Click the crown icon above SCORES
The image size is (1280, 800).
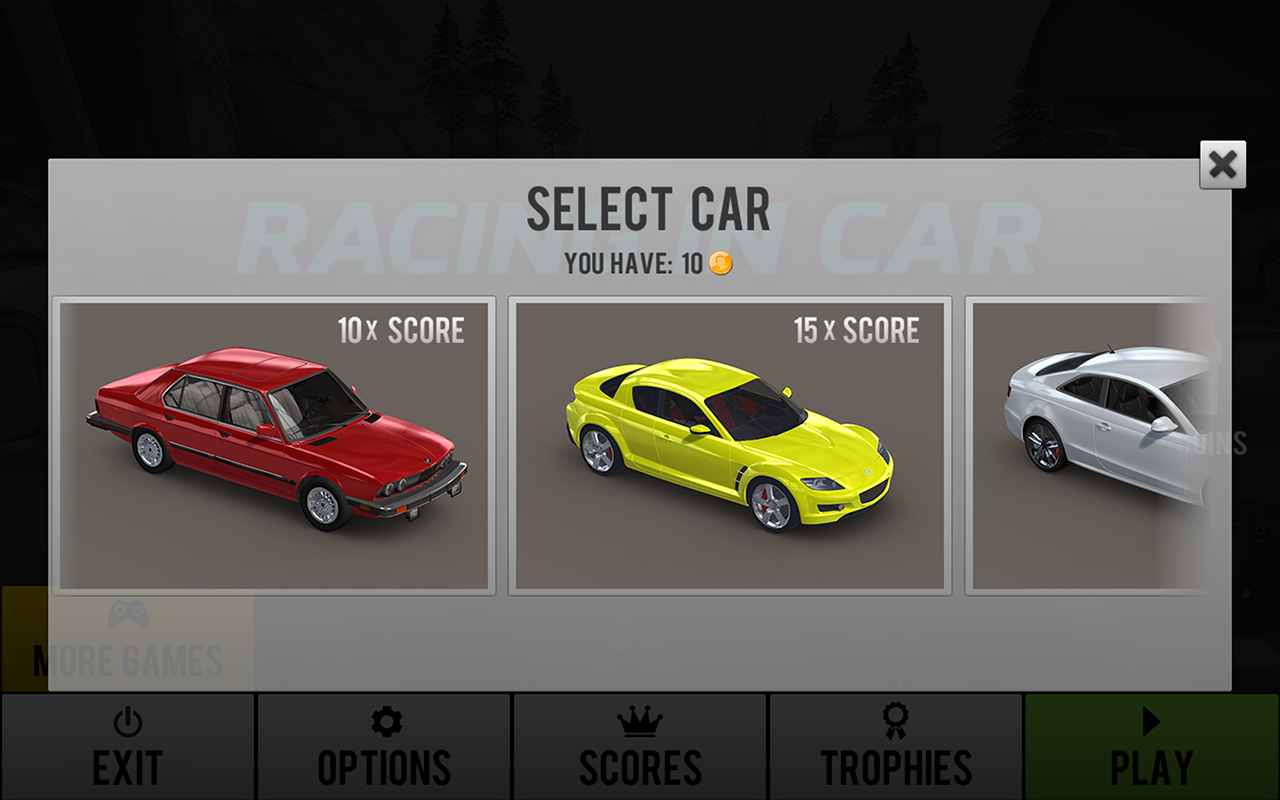[x=638, y=719]
